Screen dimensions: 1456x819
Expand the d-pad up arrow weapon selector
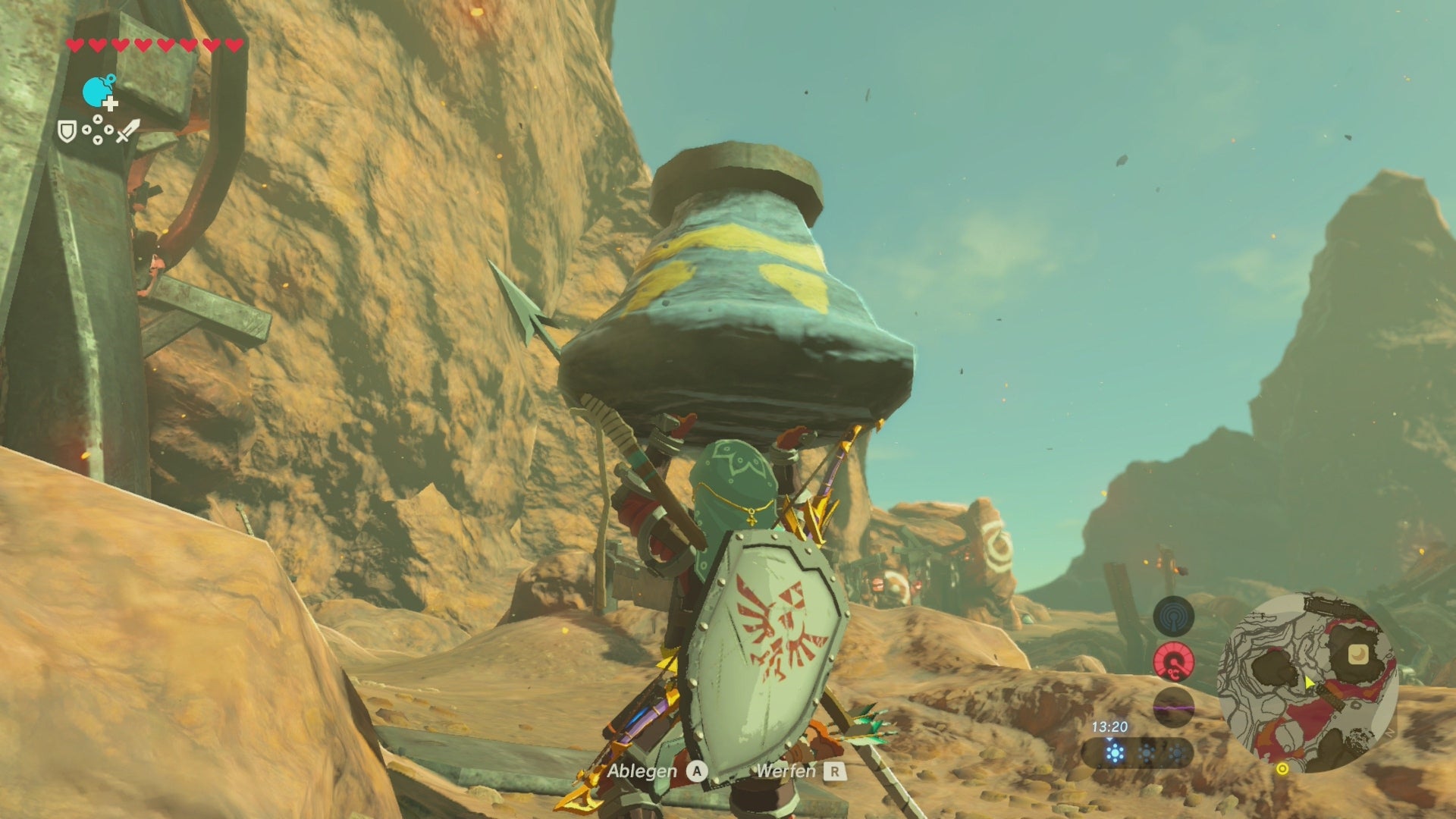[97, 119]
